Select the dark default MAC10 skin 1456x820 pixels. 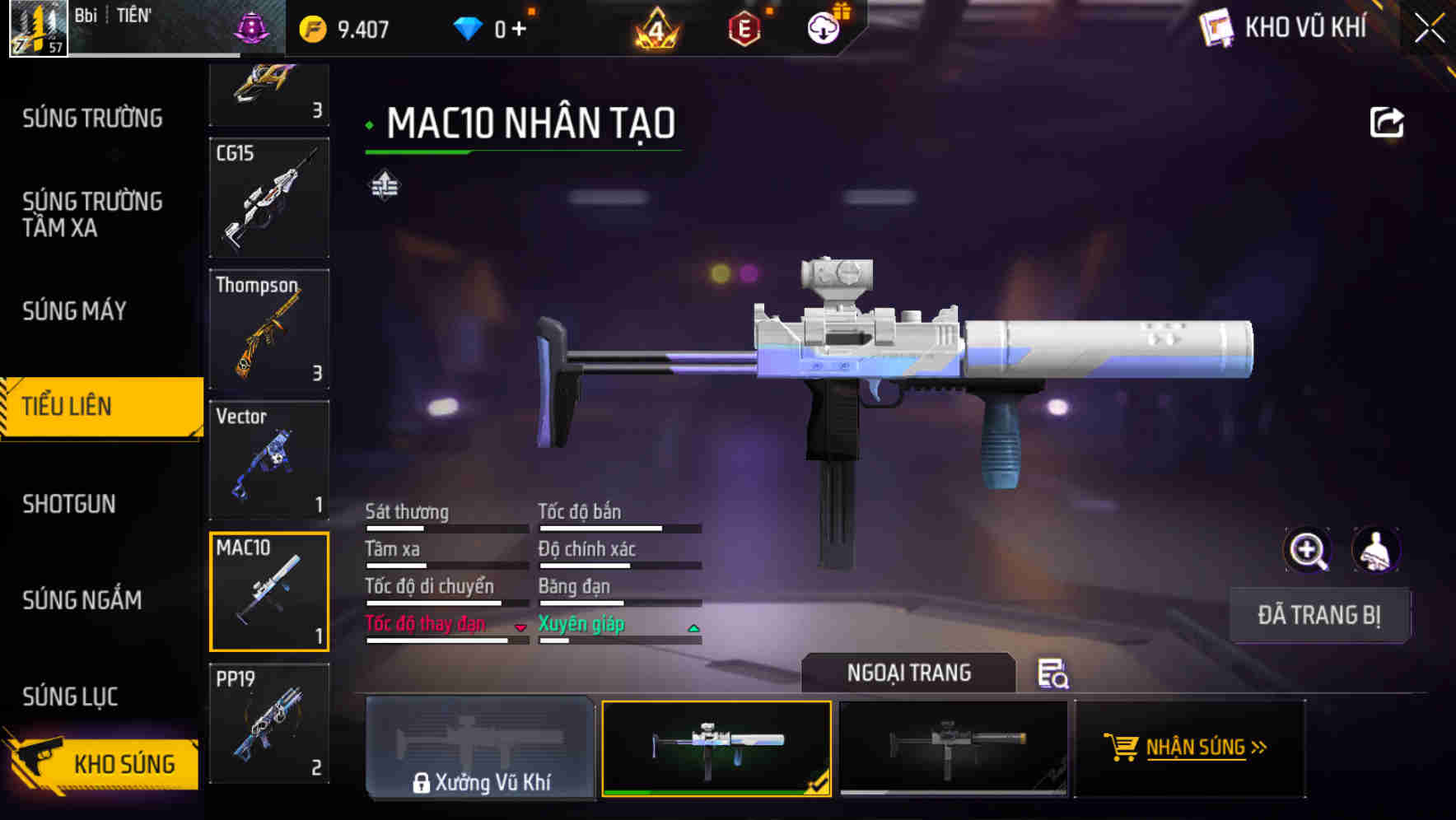[x=953, y=748]
